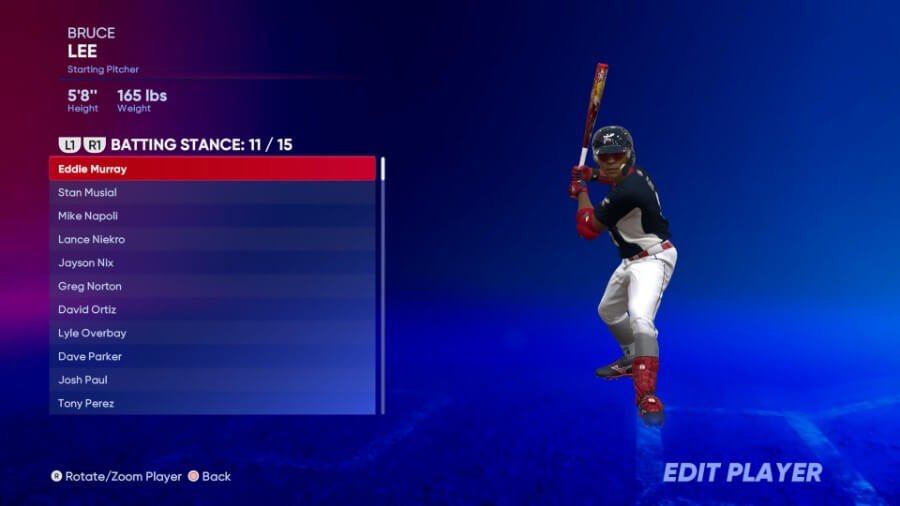
Task: Choose Stan Musial from the stance list
Action: click(x=212, y=192)
